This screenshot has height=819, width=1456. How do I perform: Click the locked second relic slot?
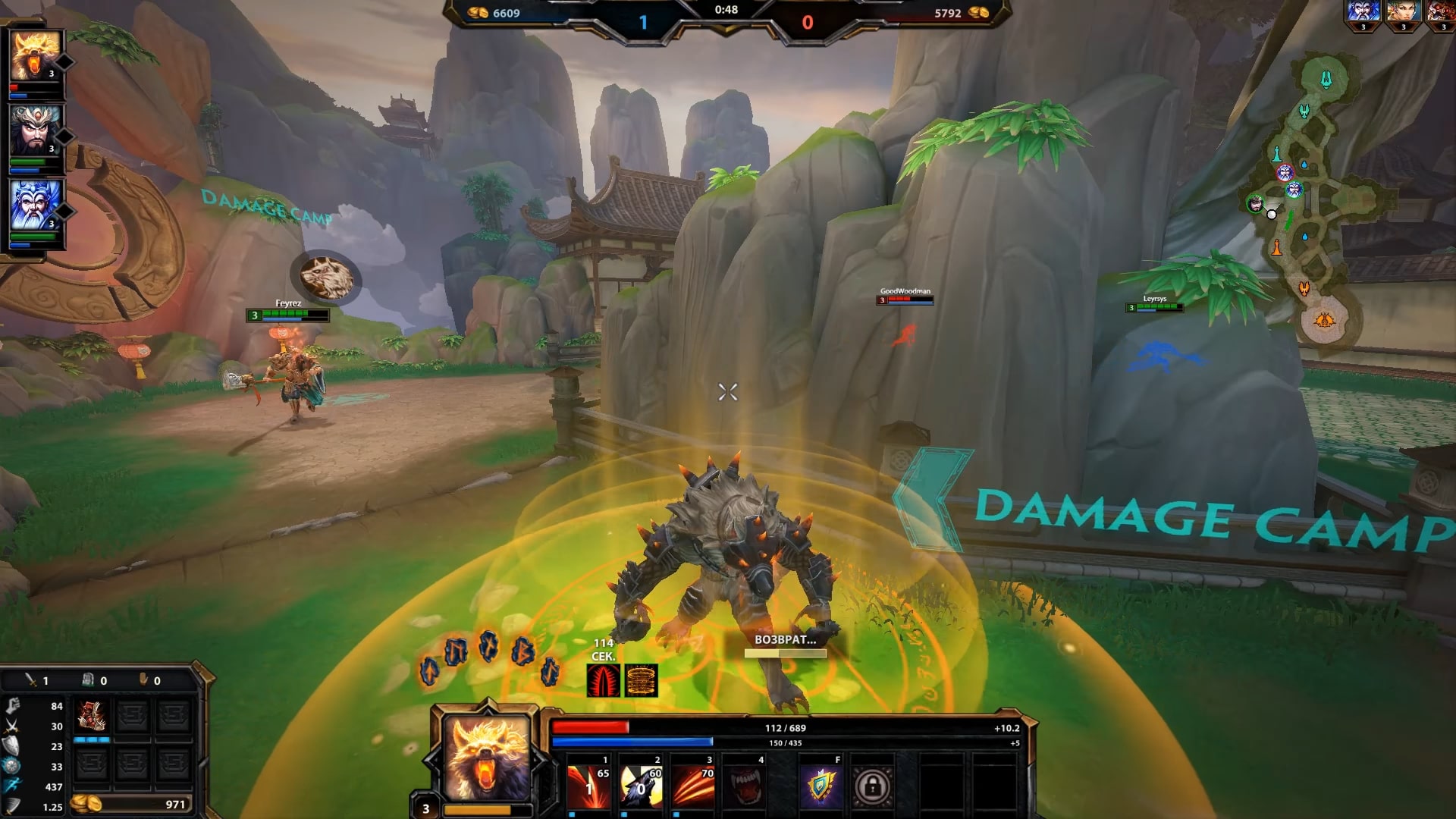click(872, 786)
